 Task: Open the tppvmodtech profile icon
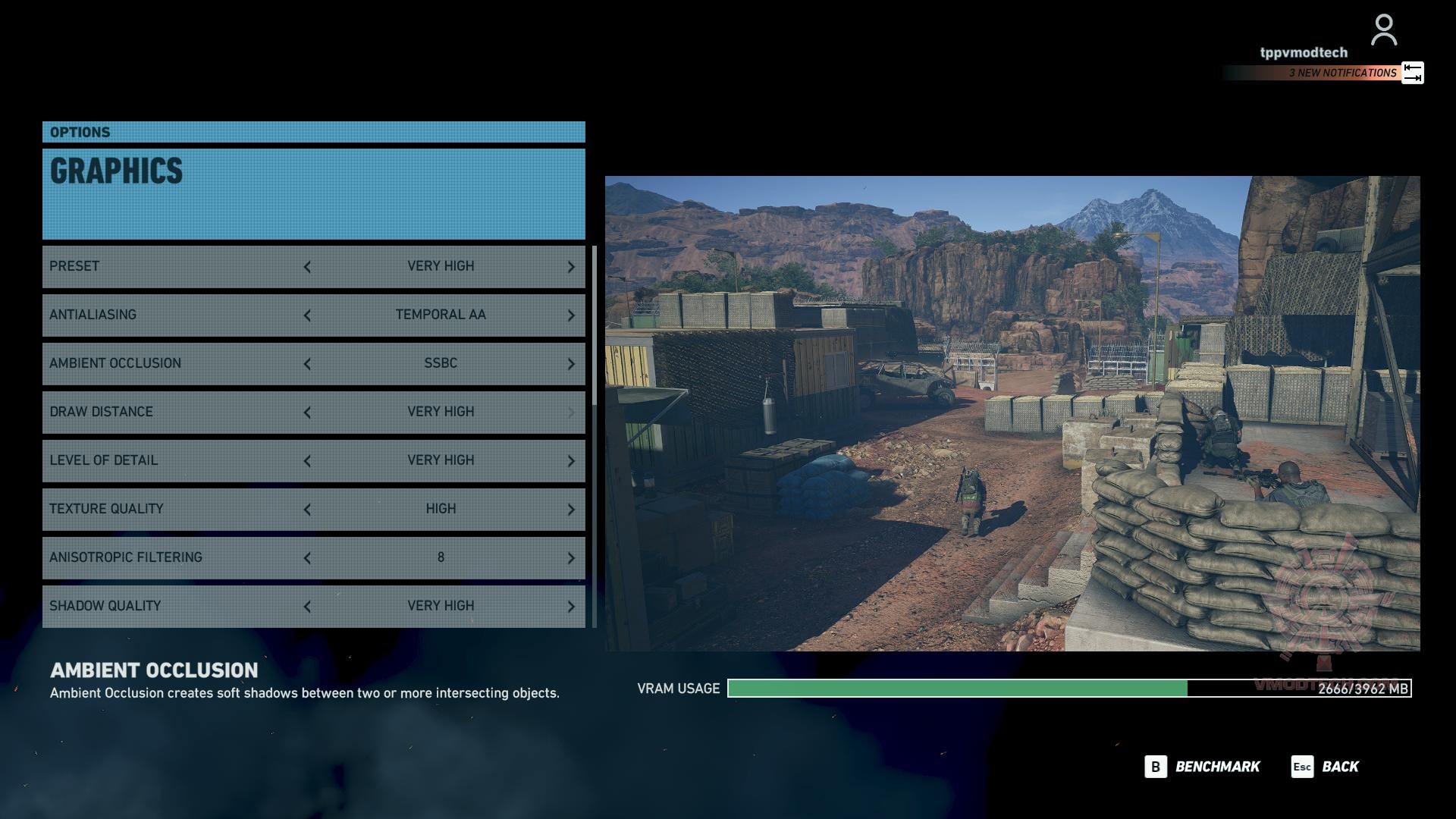point(1384,30)
